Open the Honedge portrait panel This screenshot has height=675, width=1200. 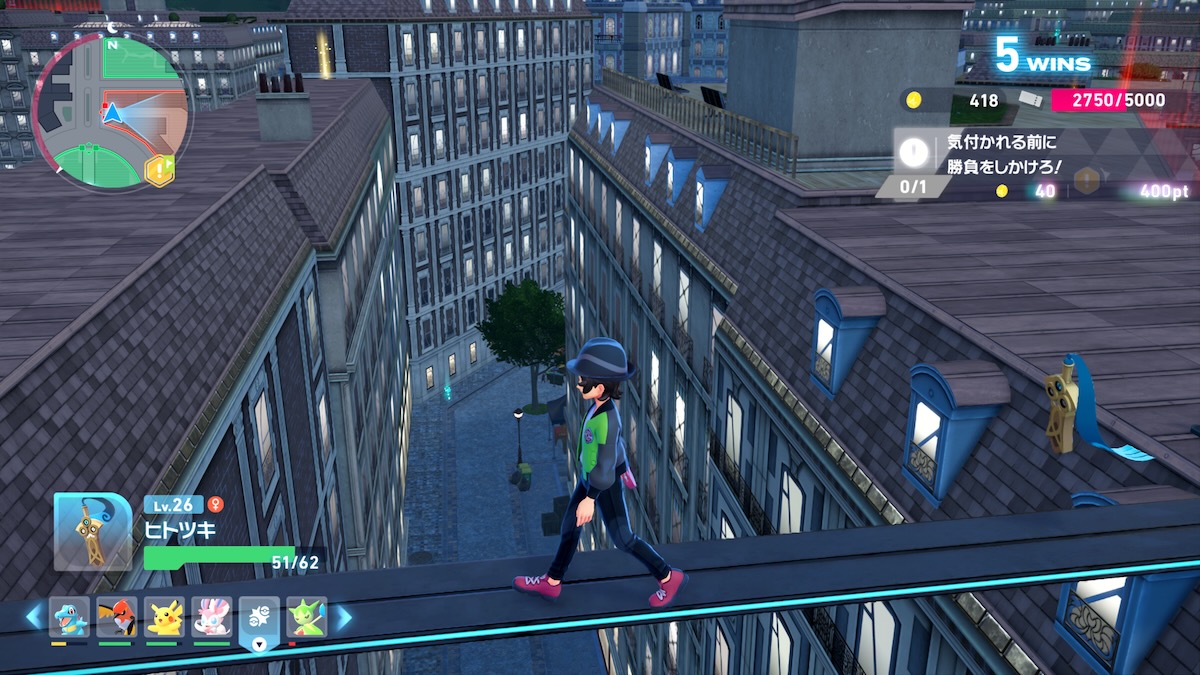[x=93, y=532]
